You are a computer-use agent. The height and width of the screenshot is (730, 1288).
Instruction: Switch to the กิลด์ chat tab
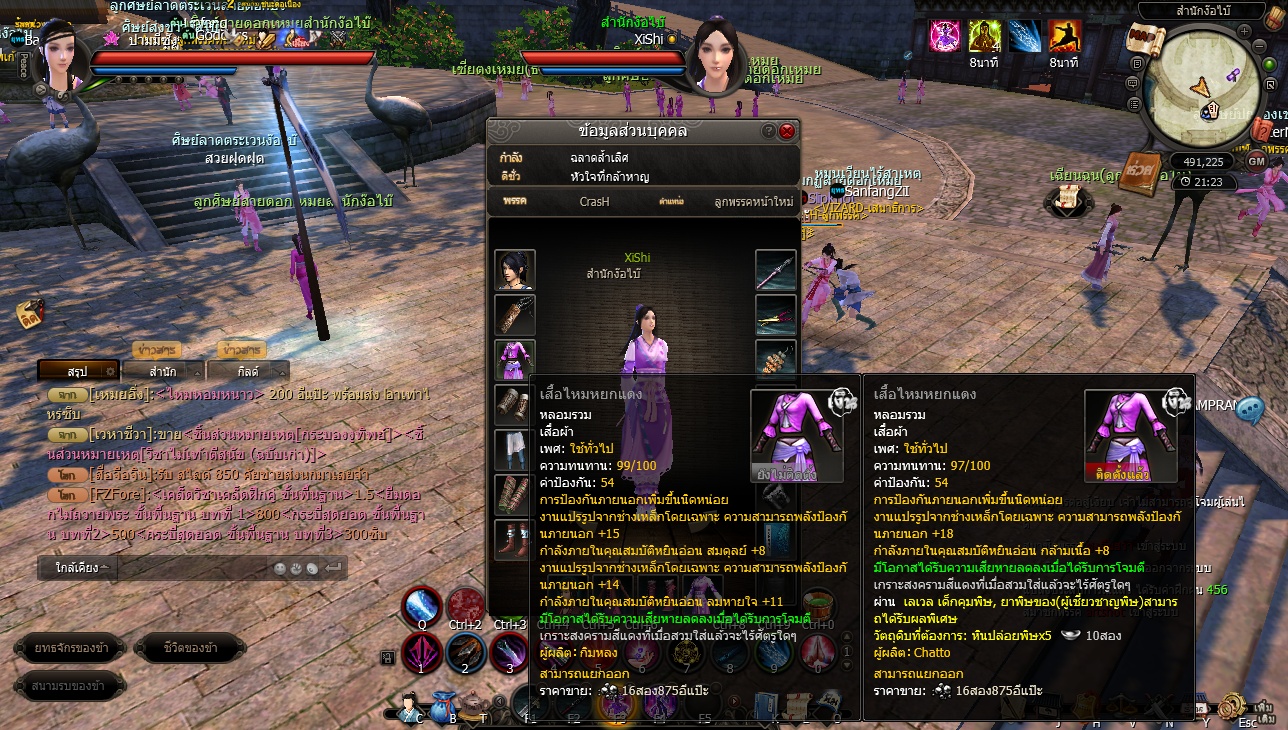[x=249, y=371]
